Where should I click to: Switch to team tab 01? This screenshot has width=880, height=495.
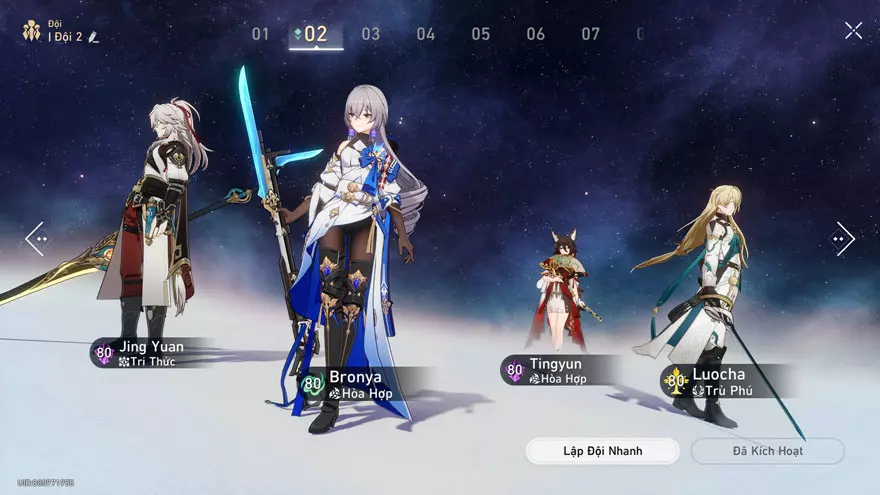tap(260, 34)
